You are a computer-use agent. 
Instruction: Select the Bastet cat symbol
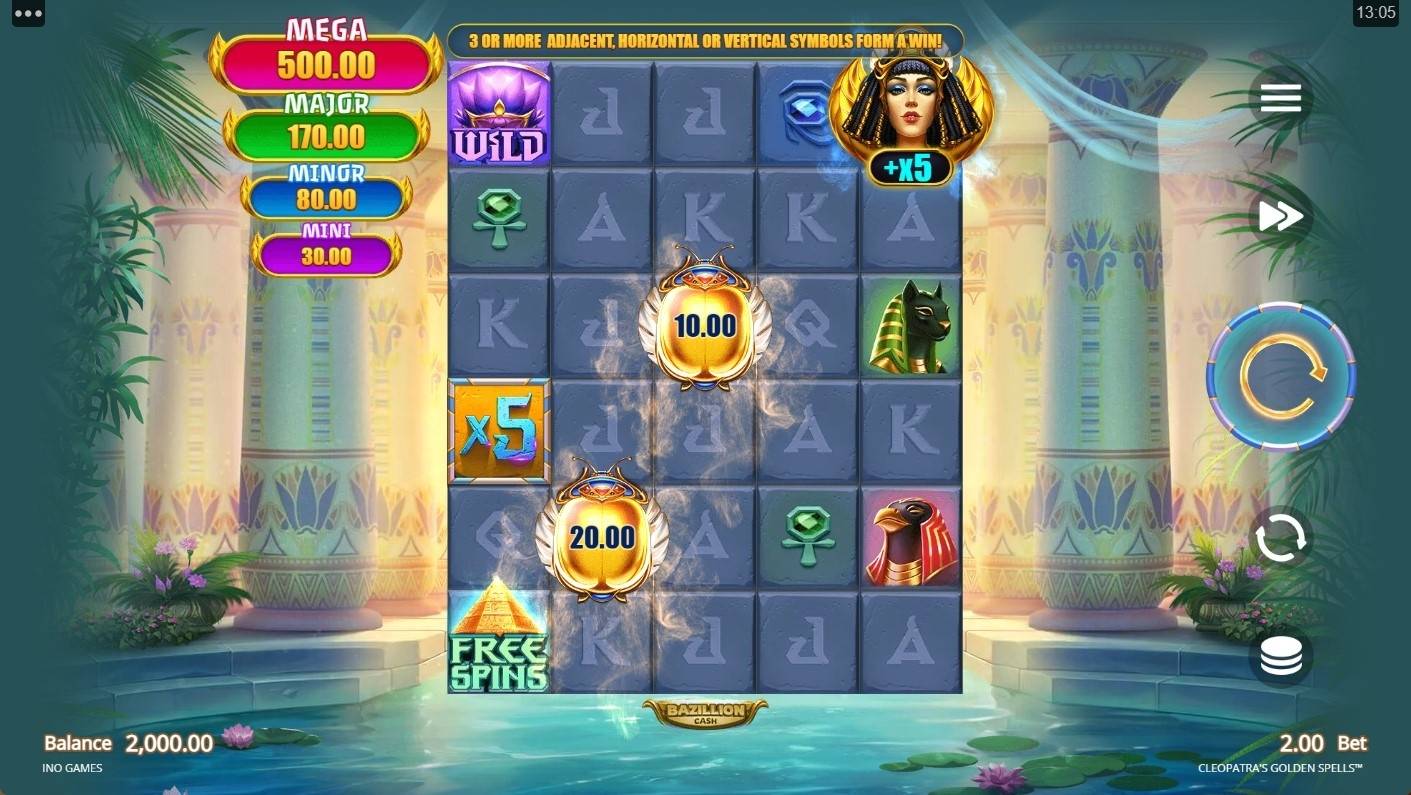[910, 325]
